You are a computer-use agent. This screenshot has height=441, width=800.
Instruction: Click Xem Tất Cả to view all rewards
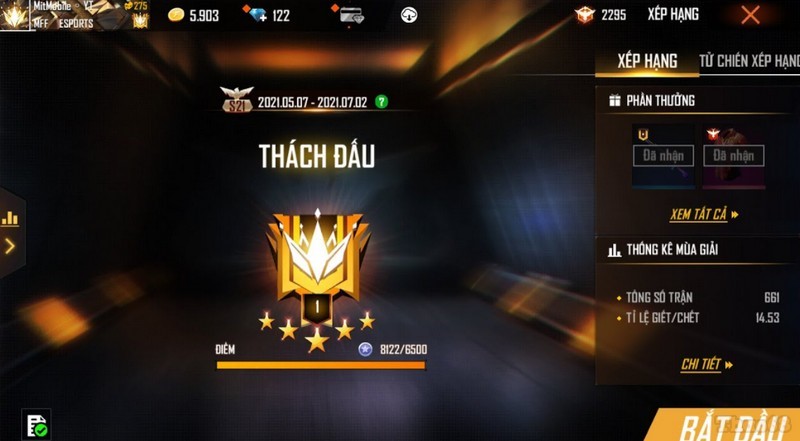point(704,214)
